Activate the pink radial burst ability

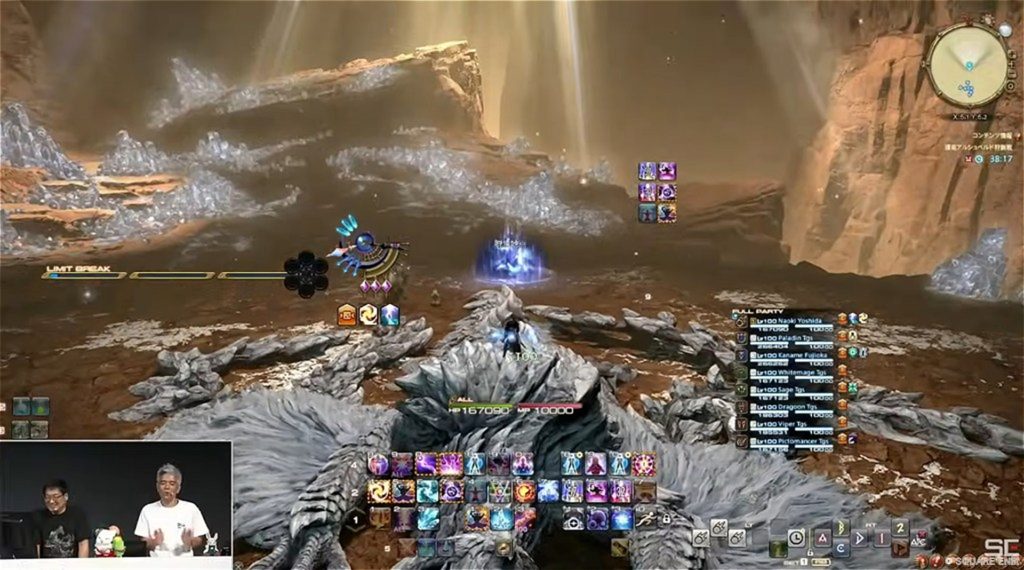645,464
